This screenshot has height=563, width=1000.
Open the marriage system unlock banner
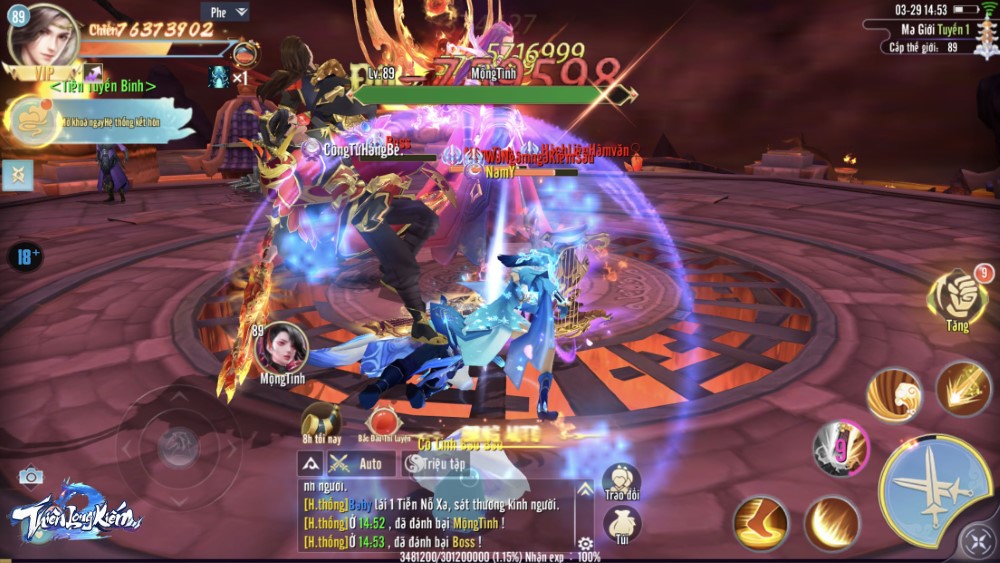click(x=100, y=121)
